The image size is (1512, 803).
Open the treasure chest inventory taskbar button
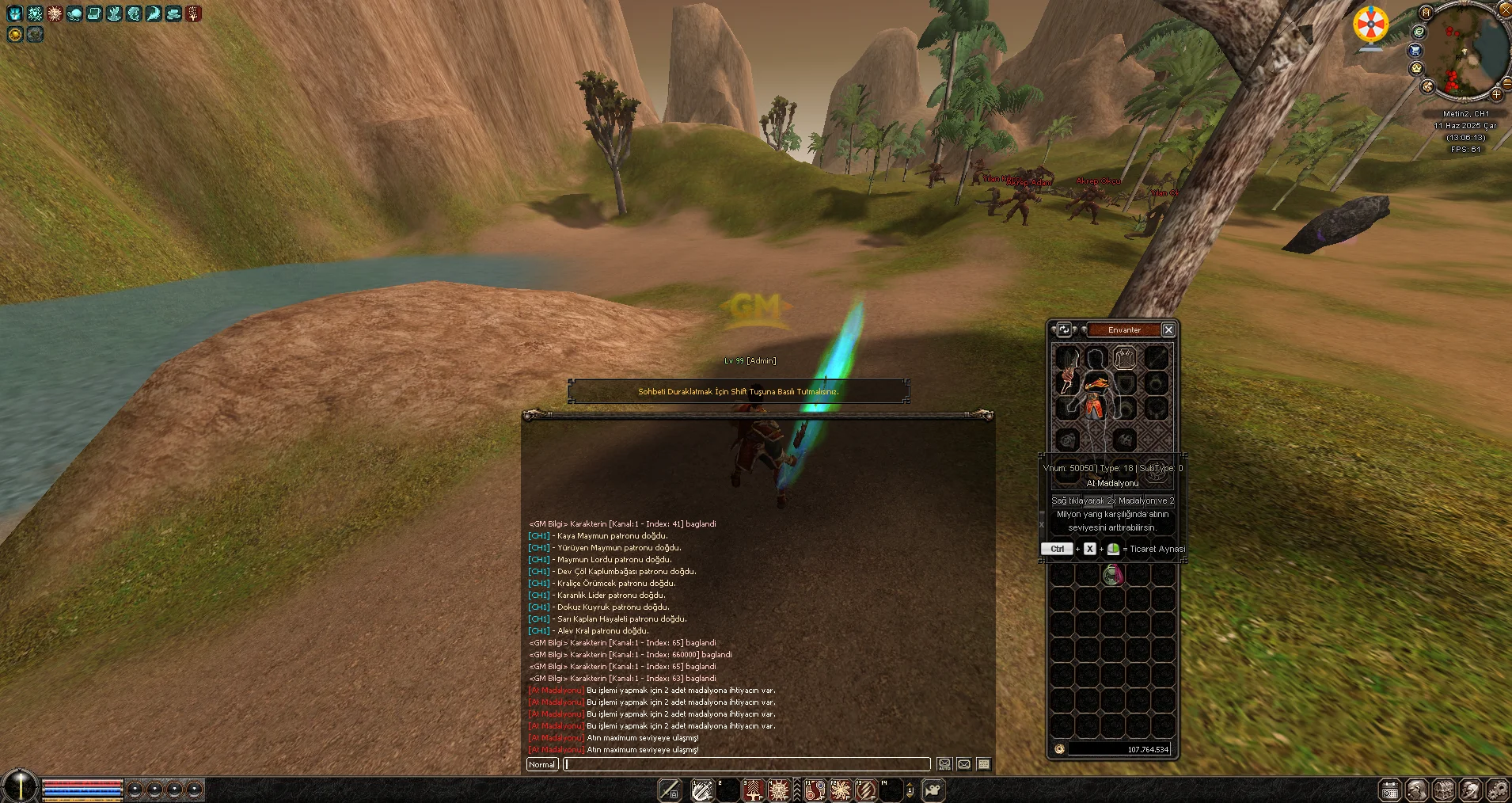[1443, 790]
